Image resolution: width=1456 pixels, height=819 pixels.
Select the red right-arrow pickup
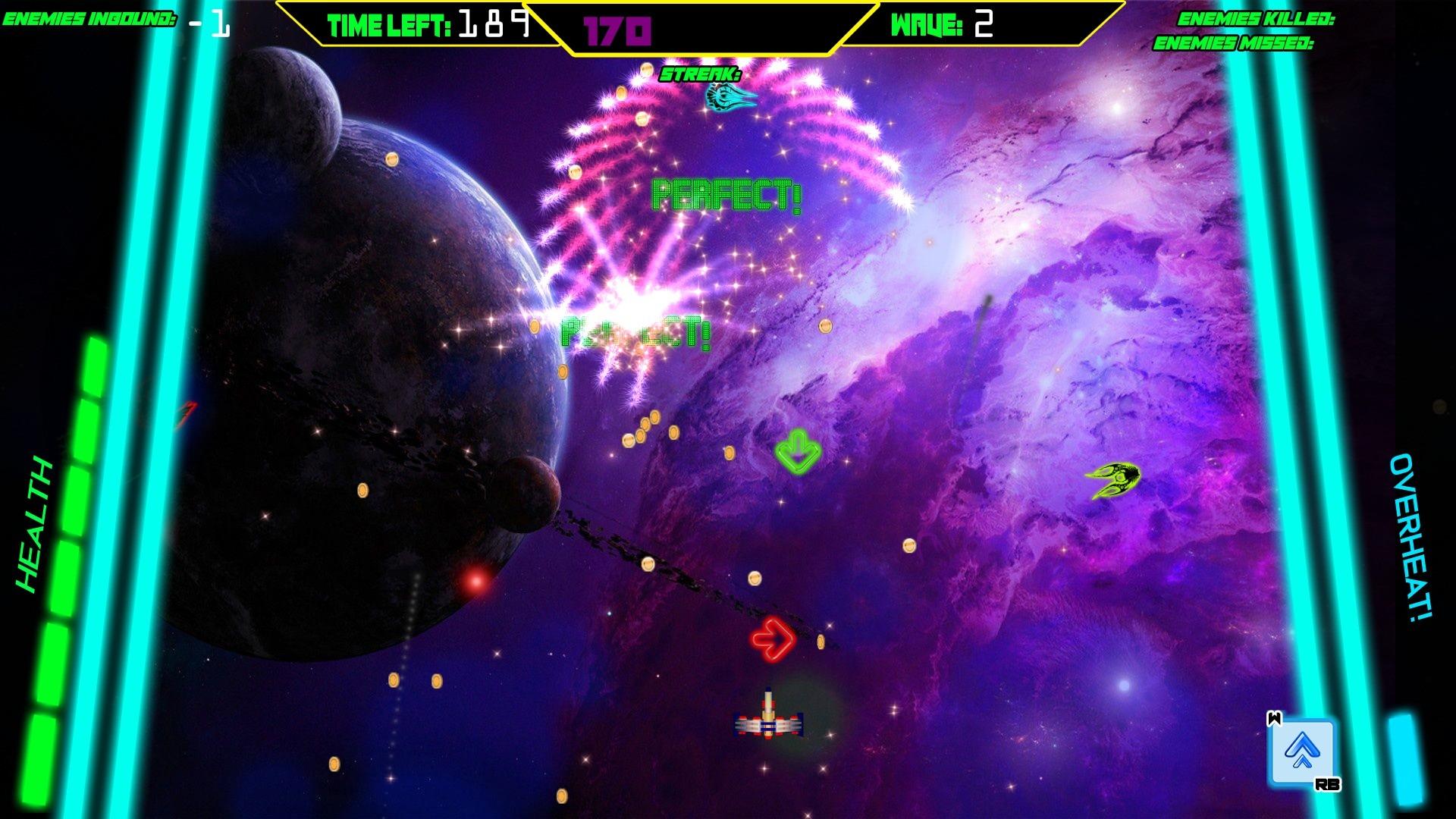pyautogui.click(x=773, y=641)
